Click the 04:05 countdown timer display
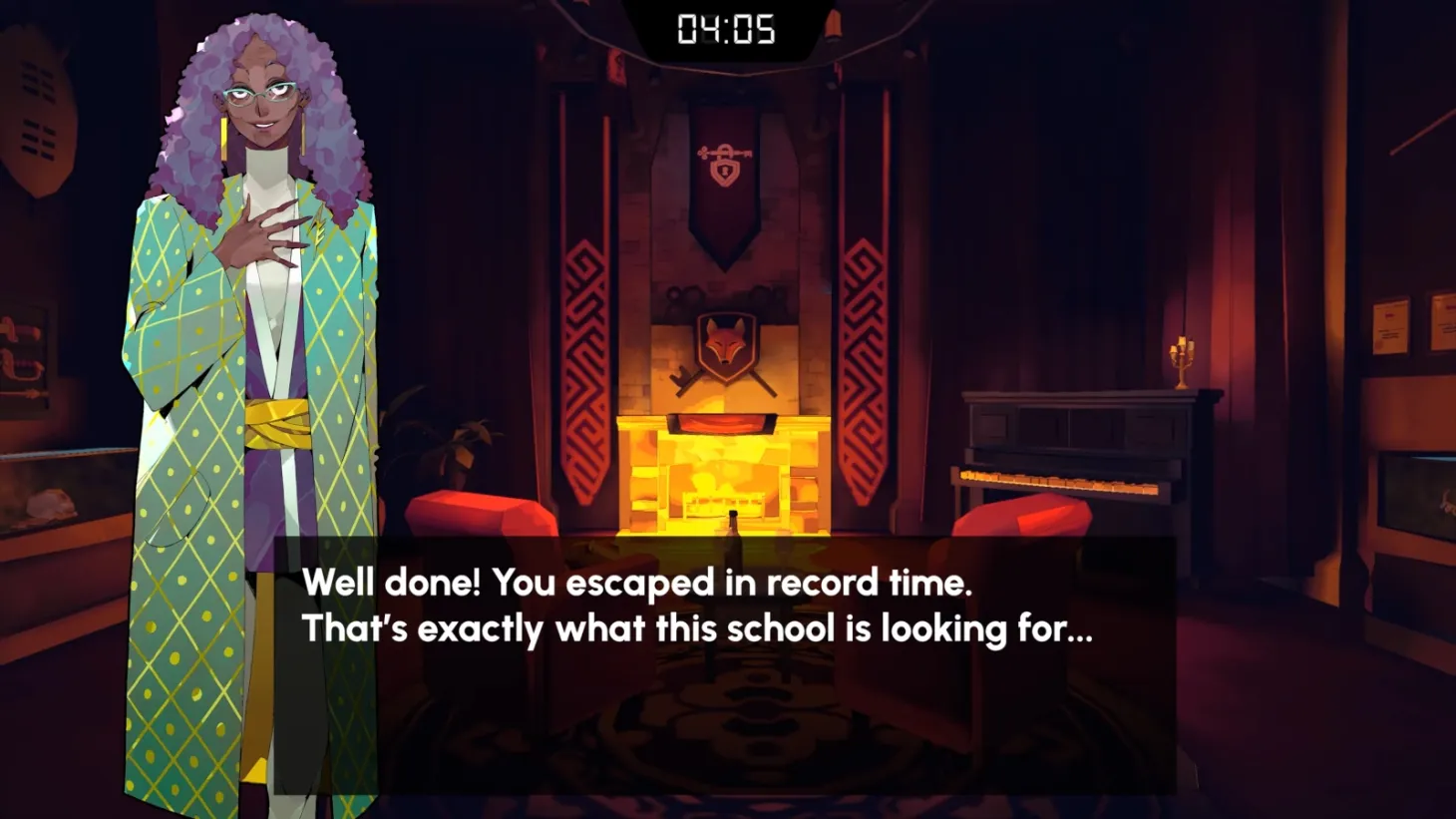The image size is (1456, 819). click(727, 30)
